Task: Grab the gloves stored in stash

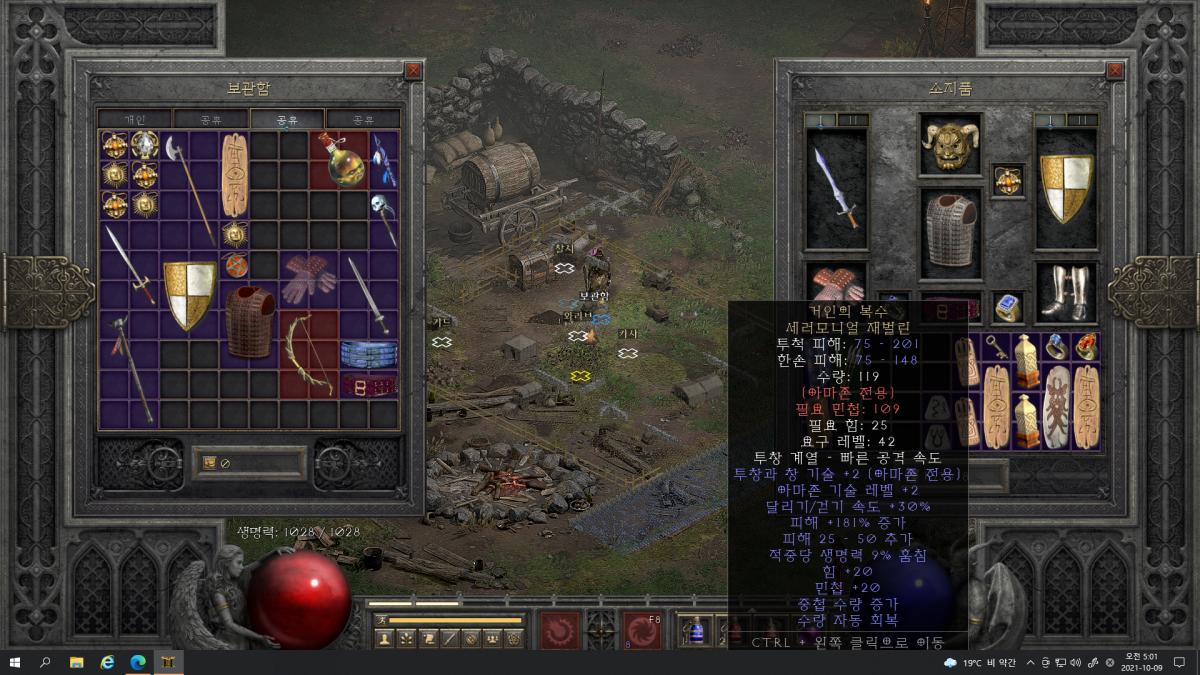Action: point(309,277)
